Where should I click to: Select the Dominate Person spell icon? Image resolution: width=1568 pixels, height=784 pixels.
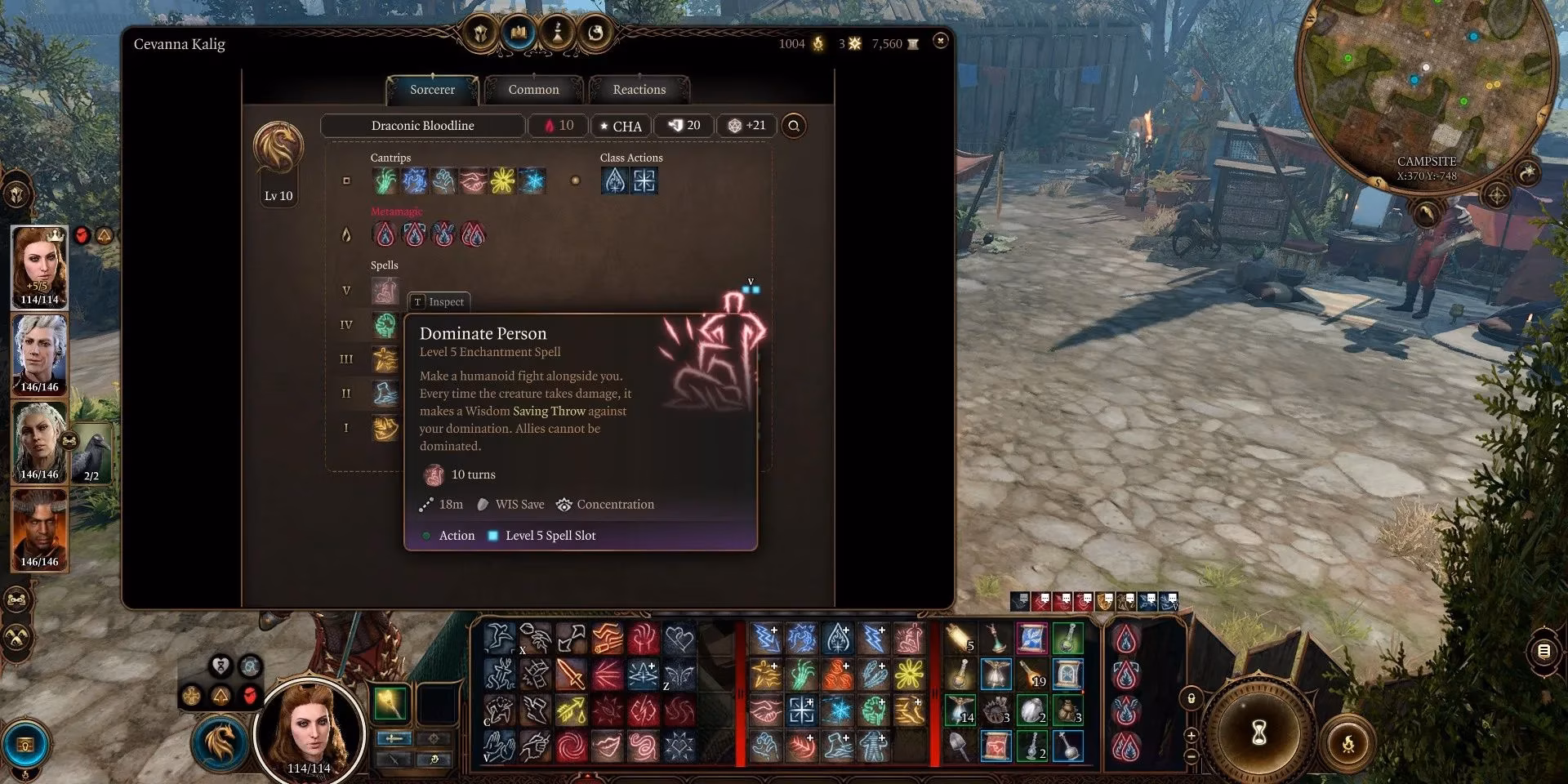[385, 290]
